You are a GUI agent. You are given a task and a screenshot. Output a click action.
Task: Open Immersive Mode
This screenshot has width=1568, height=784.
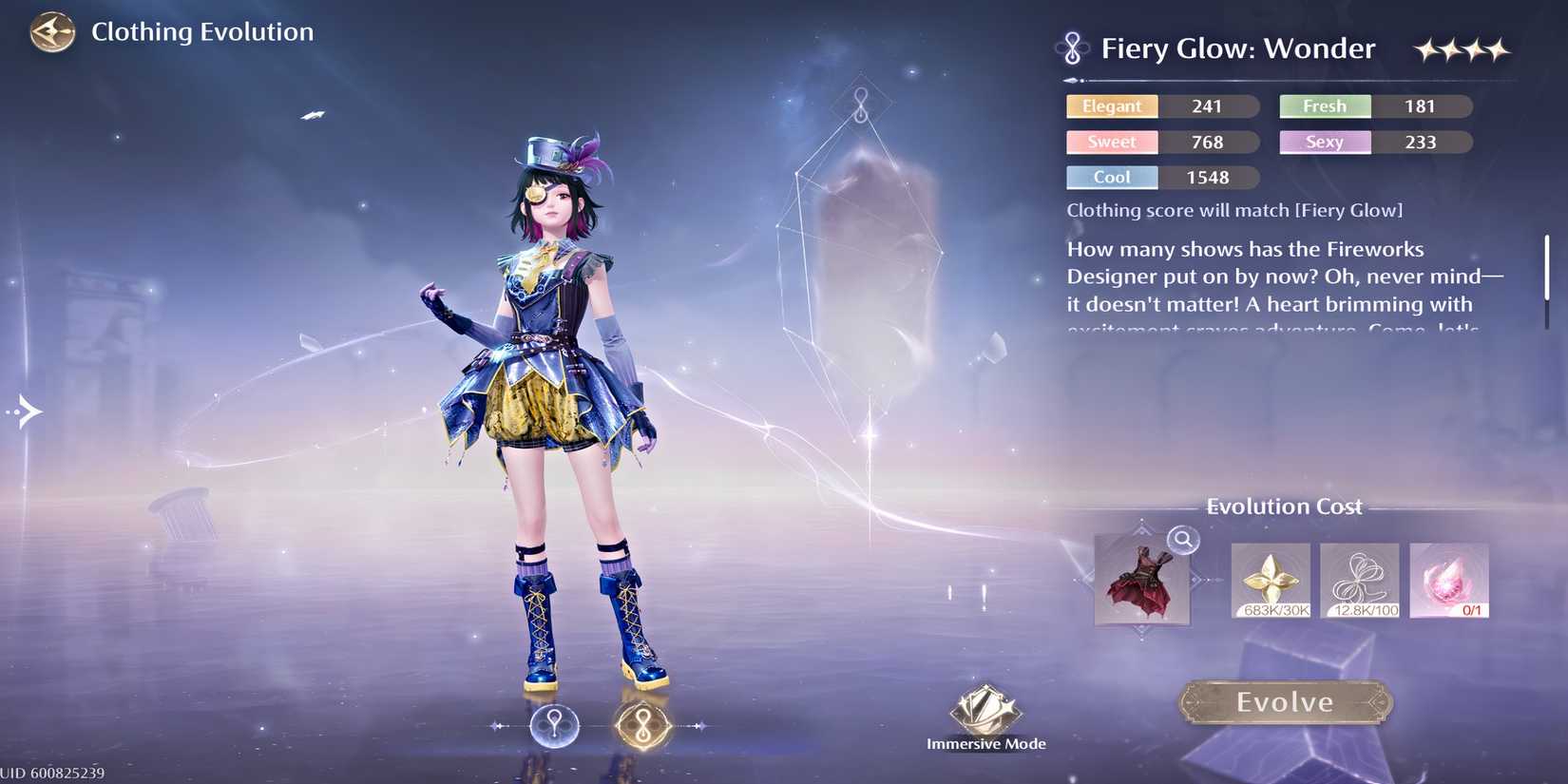[x=985, y=711]
